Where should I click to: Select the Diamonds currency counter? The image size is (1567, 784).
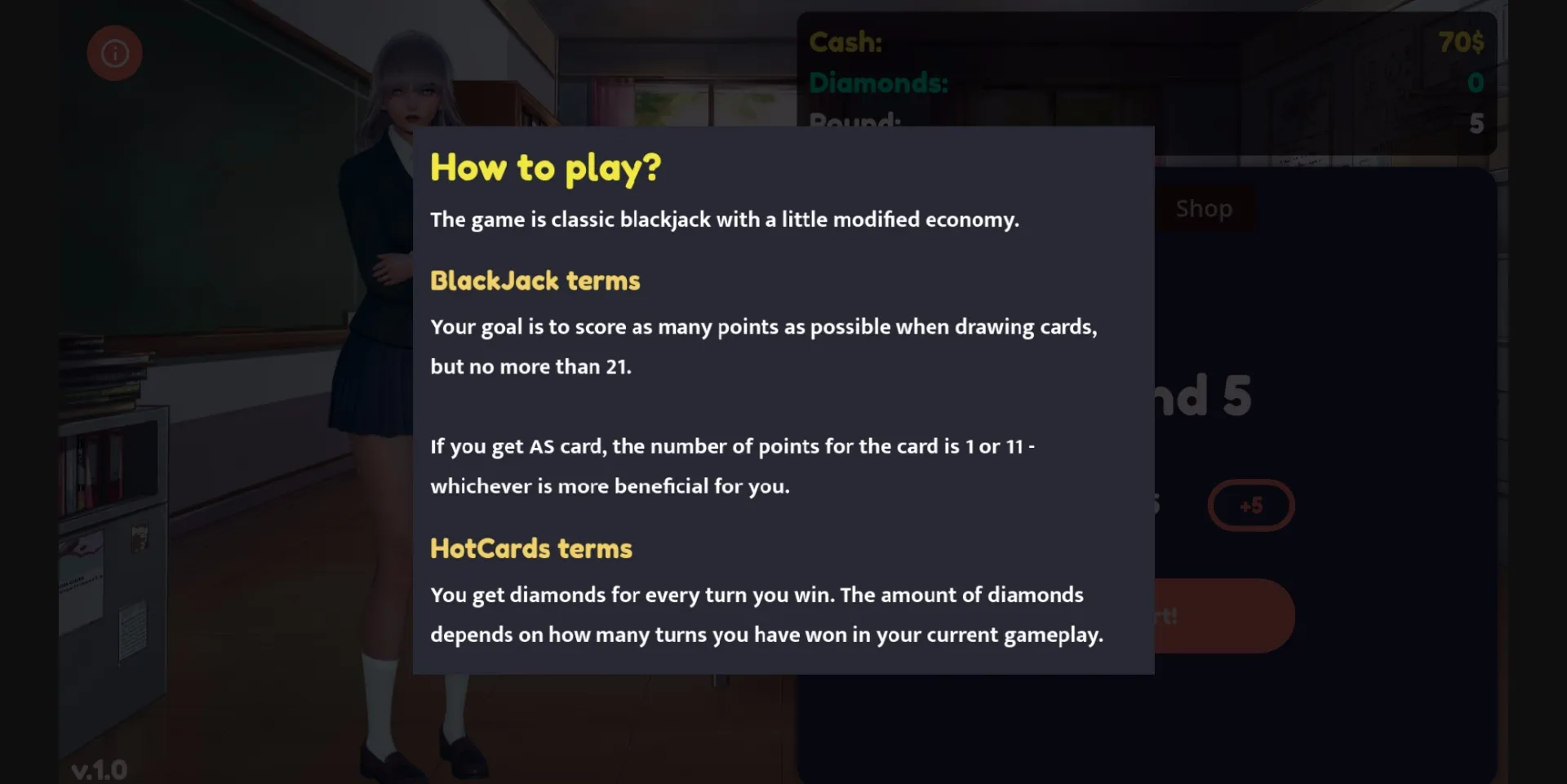[x=878, y=82]
